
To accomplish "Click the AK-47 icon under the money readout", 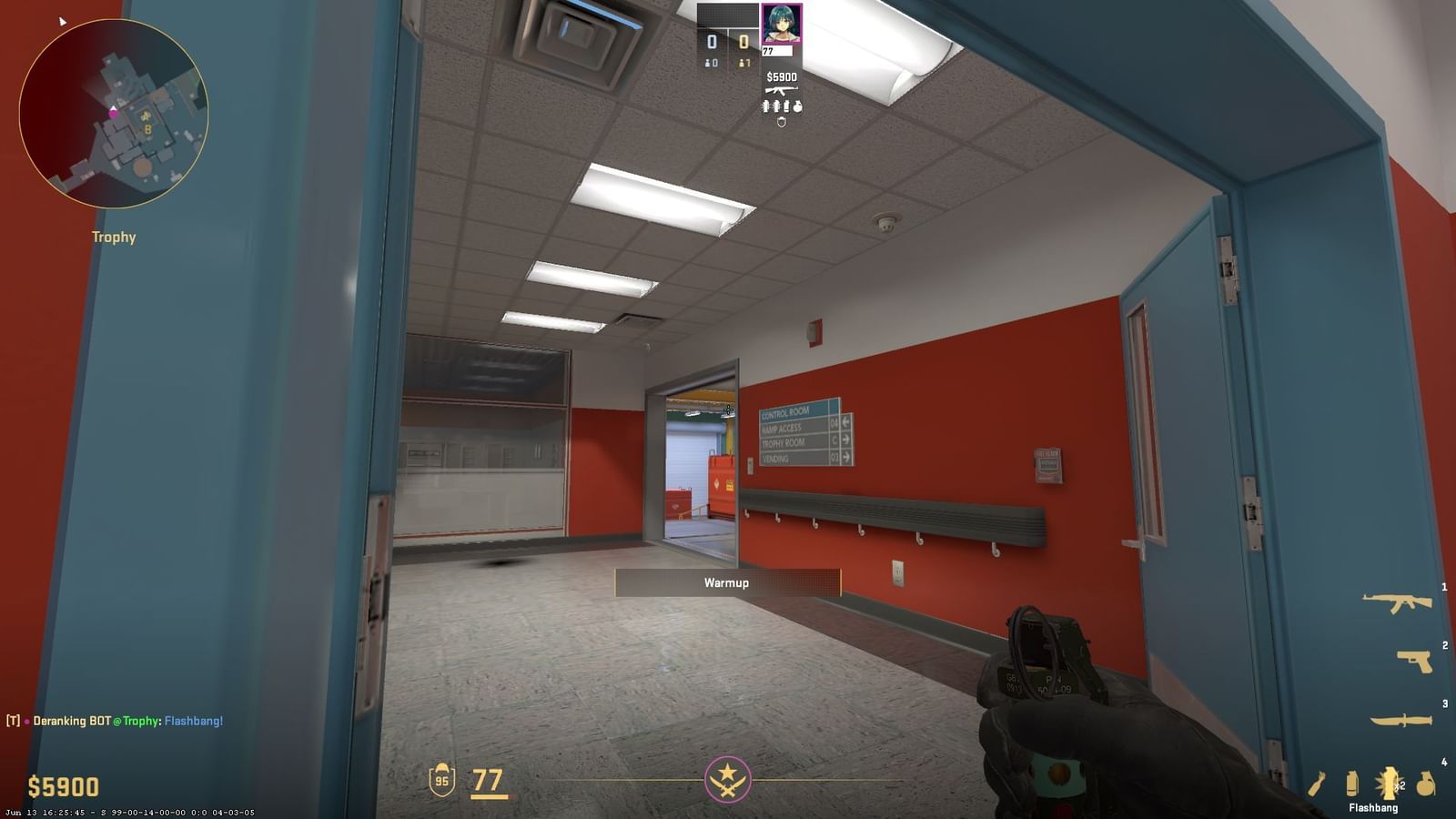I will [x=781, y=91].
